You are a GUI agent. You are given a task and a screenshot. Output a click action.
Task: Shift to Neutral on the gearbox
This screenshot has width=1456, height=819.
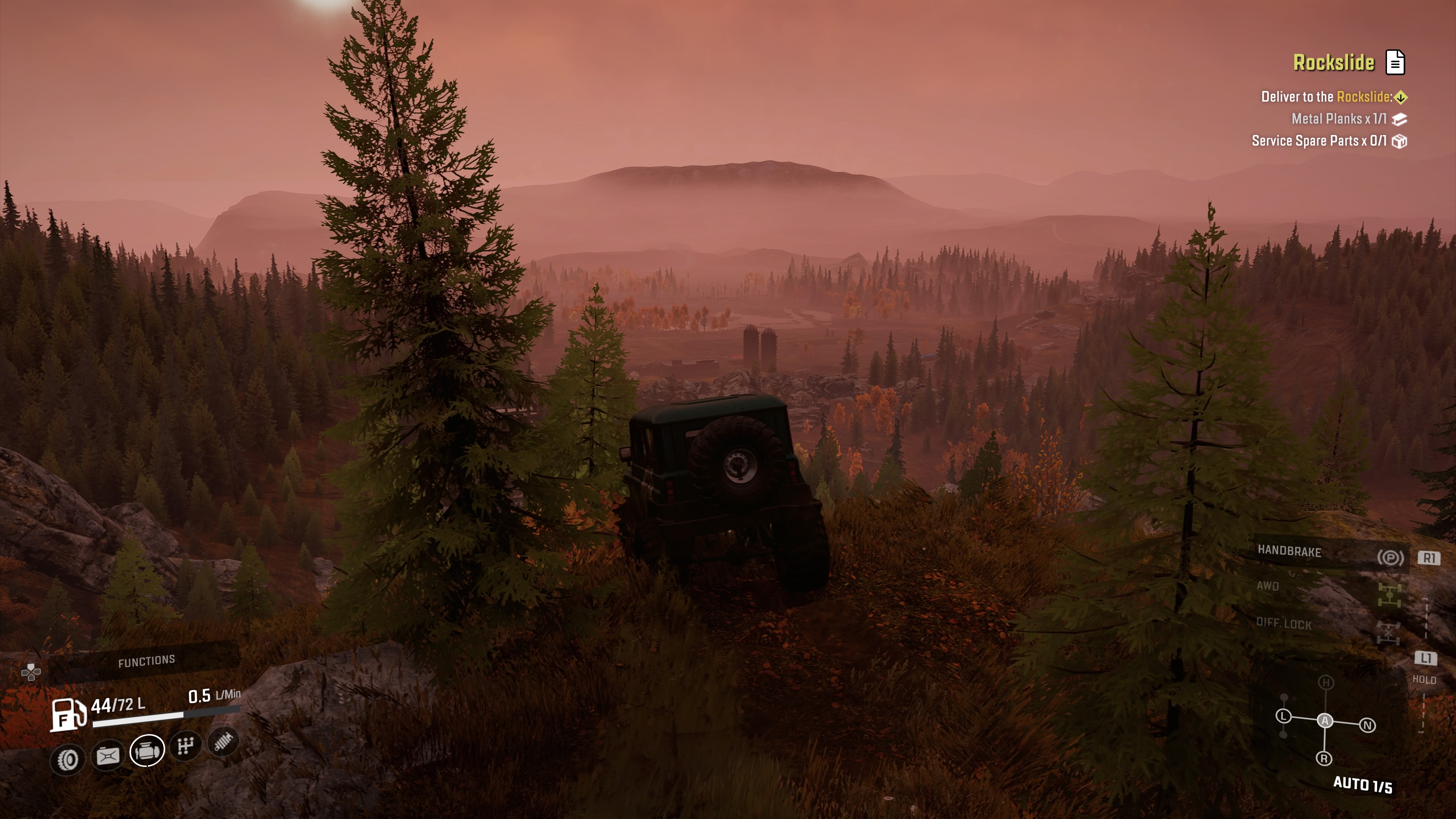[1367, 725]
